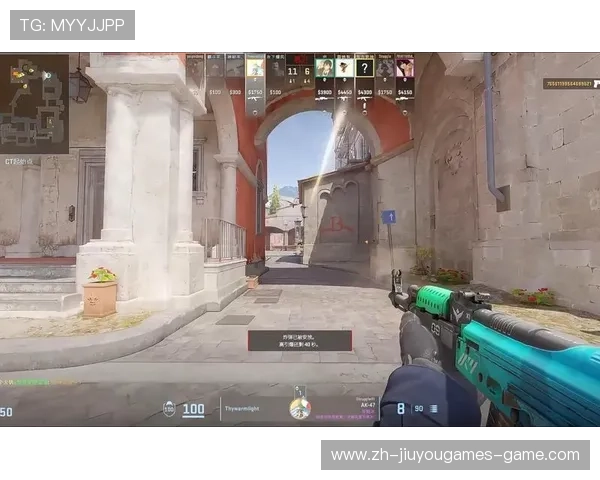
Task: Select the question-mark player avatar
Action: point(365,68)
